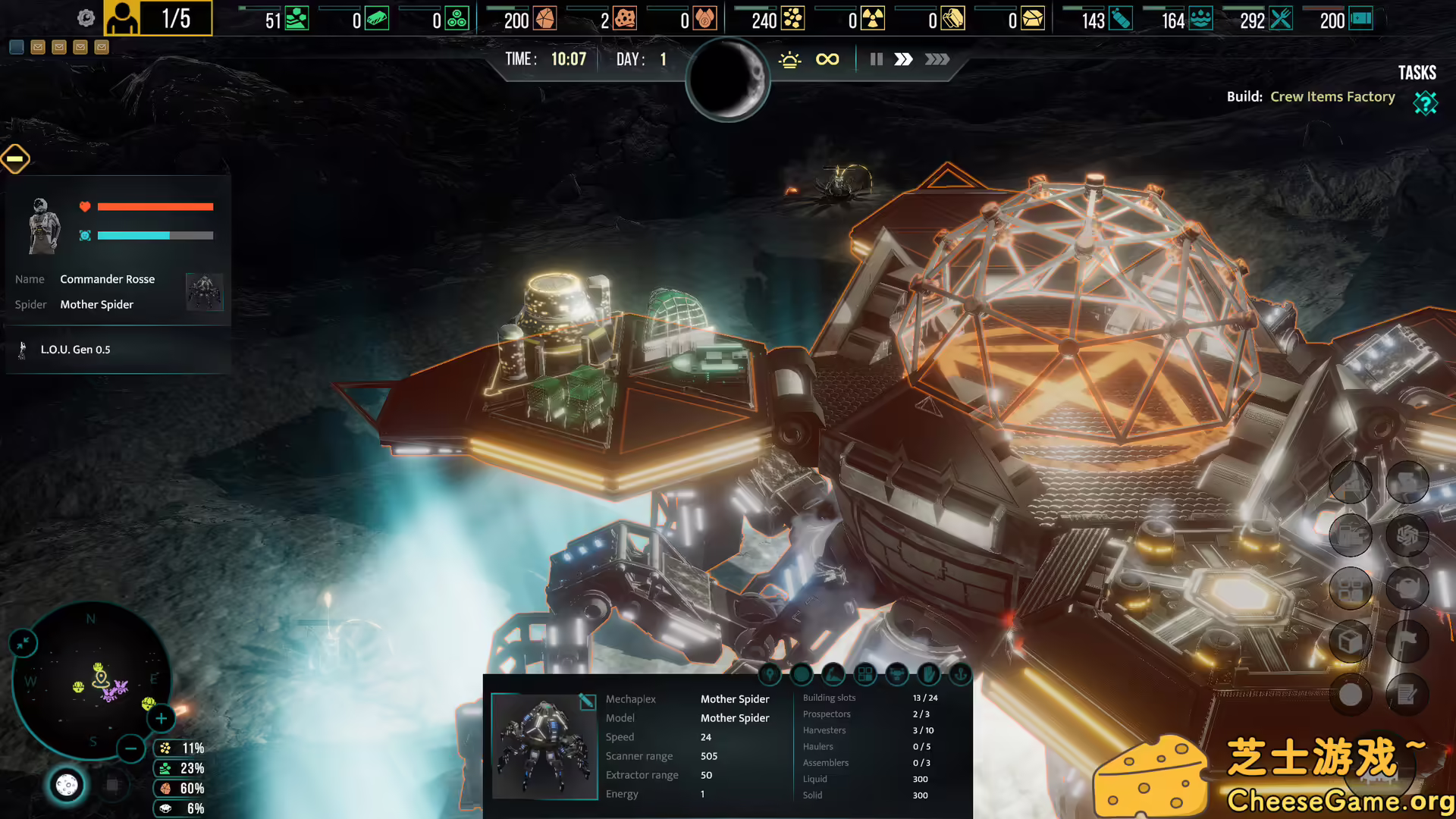The image size is (1456, 819).
Task: Open the anchor tab on the Mechaplex panel
Action: [959, 674]
